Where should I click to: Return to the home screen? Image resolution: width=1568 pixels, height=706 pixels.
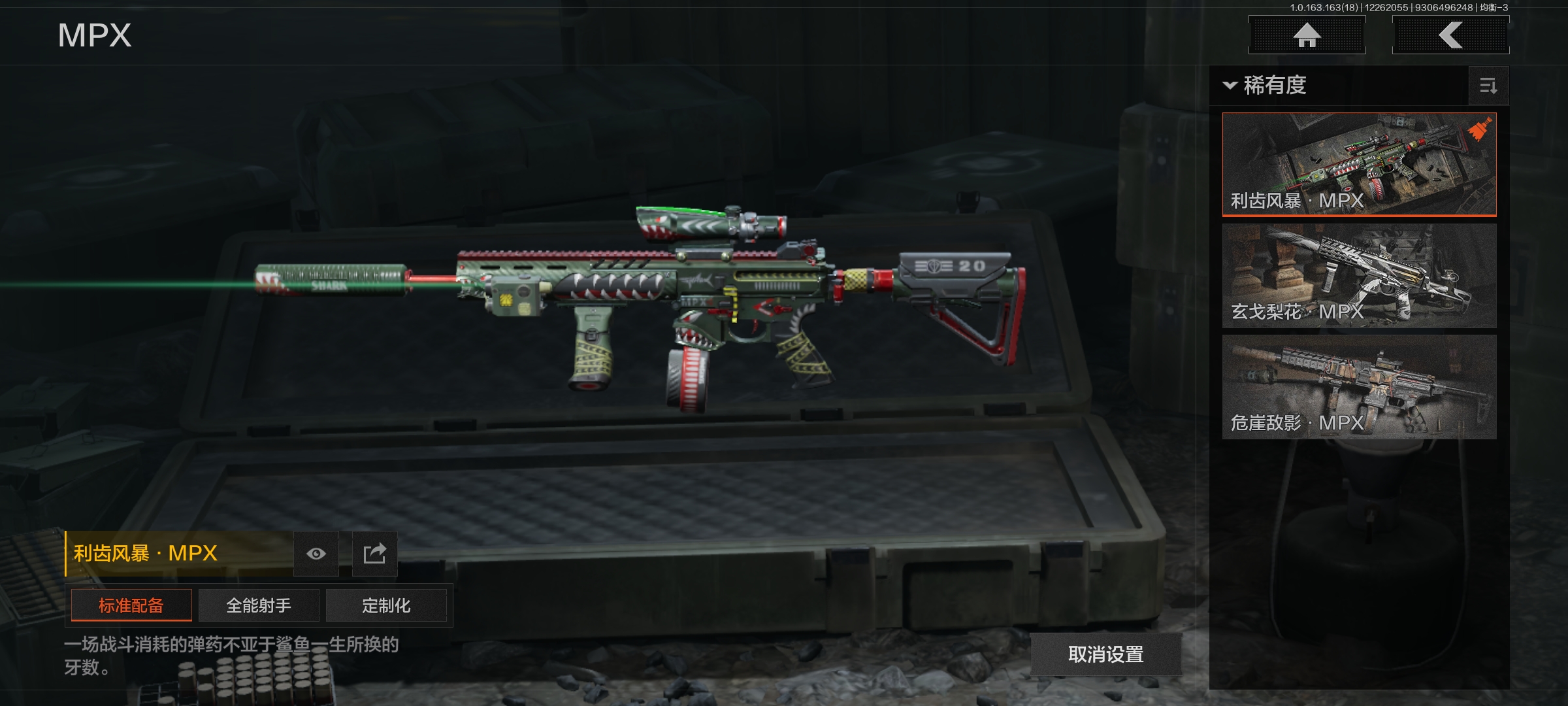(1307, 35)
